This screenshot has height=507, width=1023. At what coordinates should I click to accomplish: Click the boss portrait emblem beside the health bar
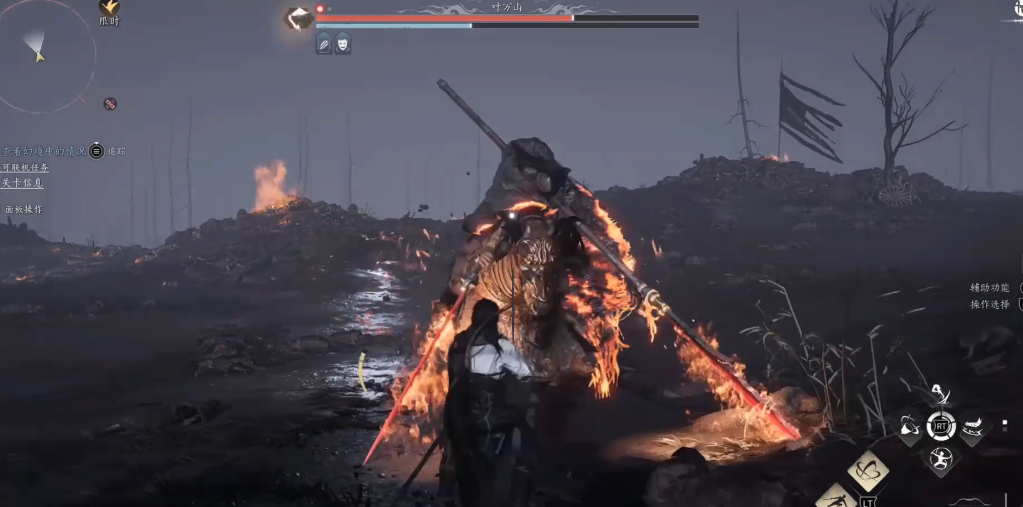298,18
